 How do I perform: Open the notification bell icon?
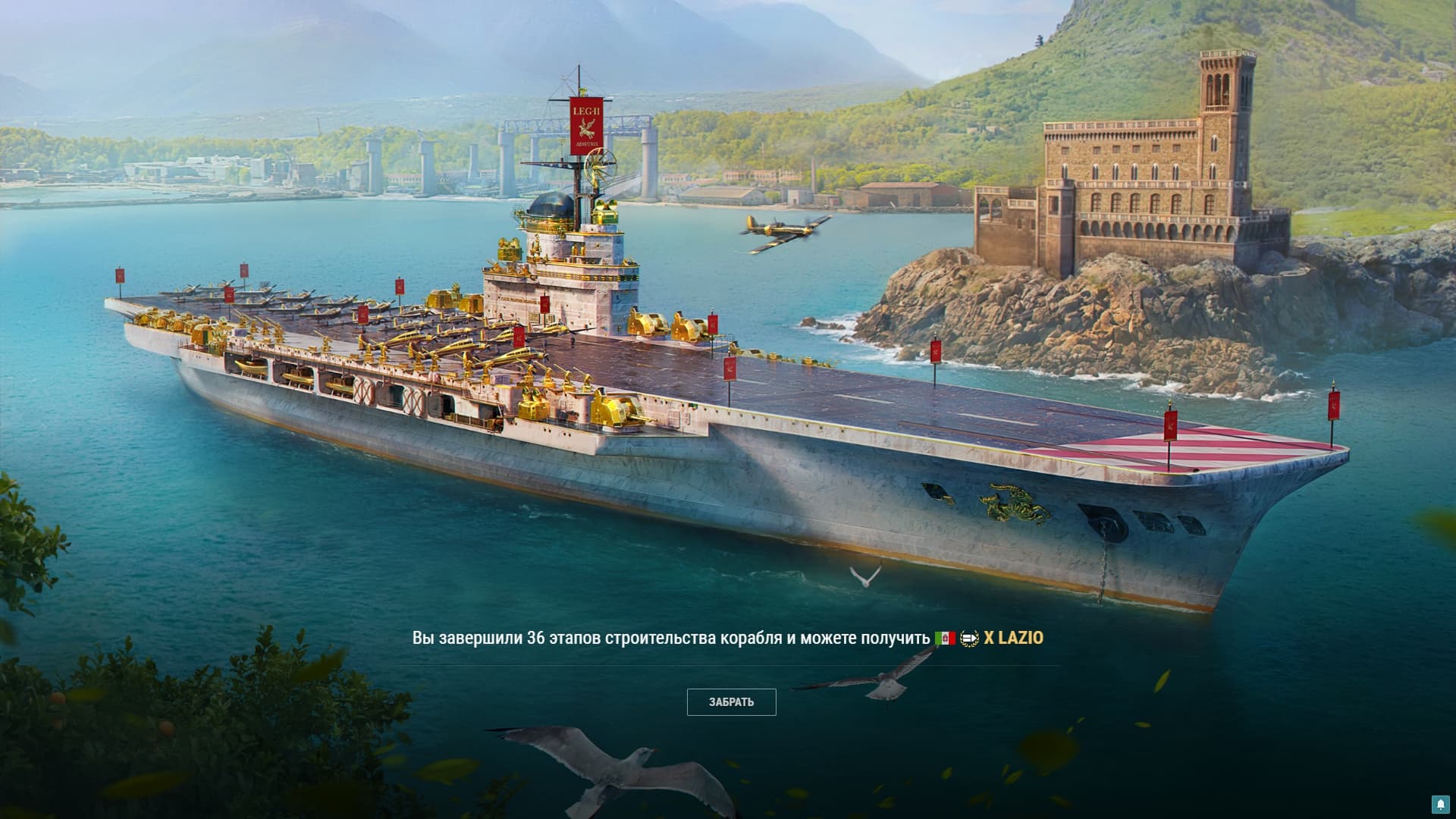[1440, 804]
